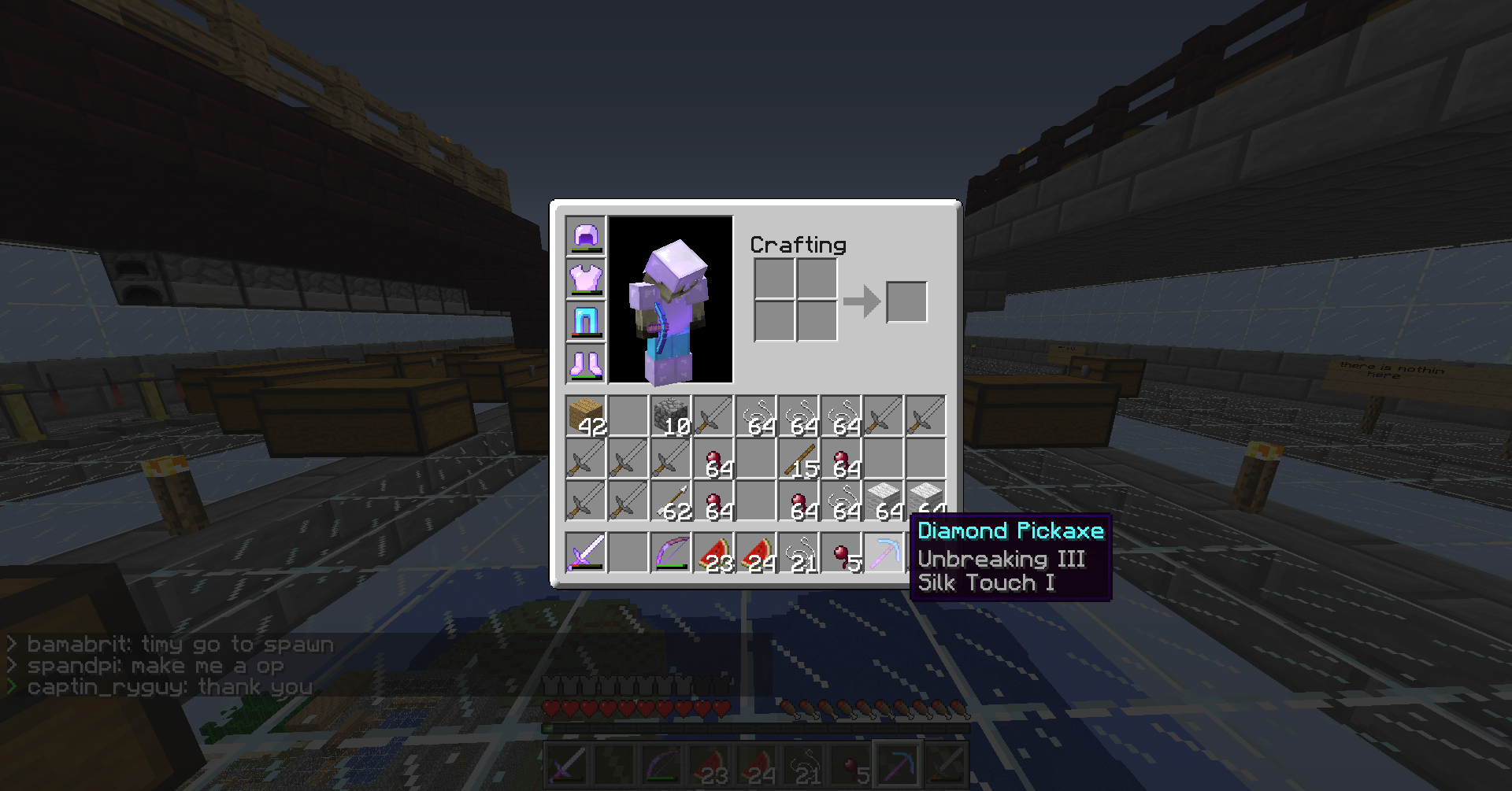Click the crafting output slot
1512x791 pixels.
click(906, 301)
